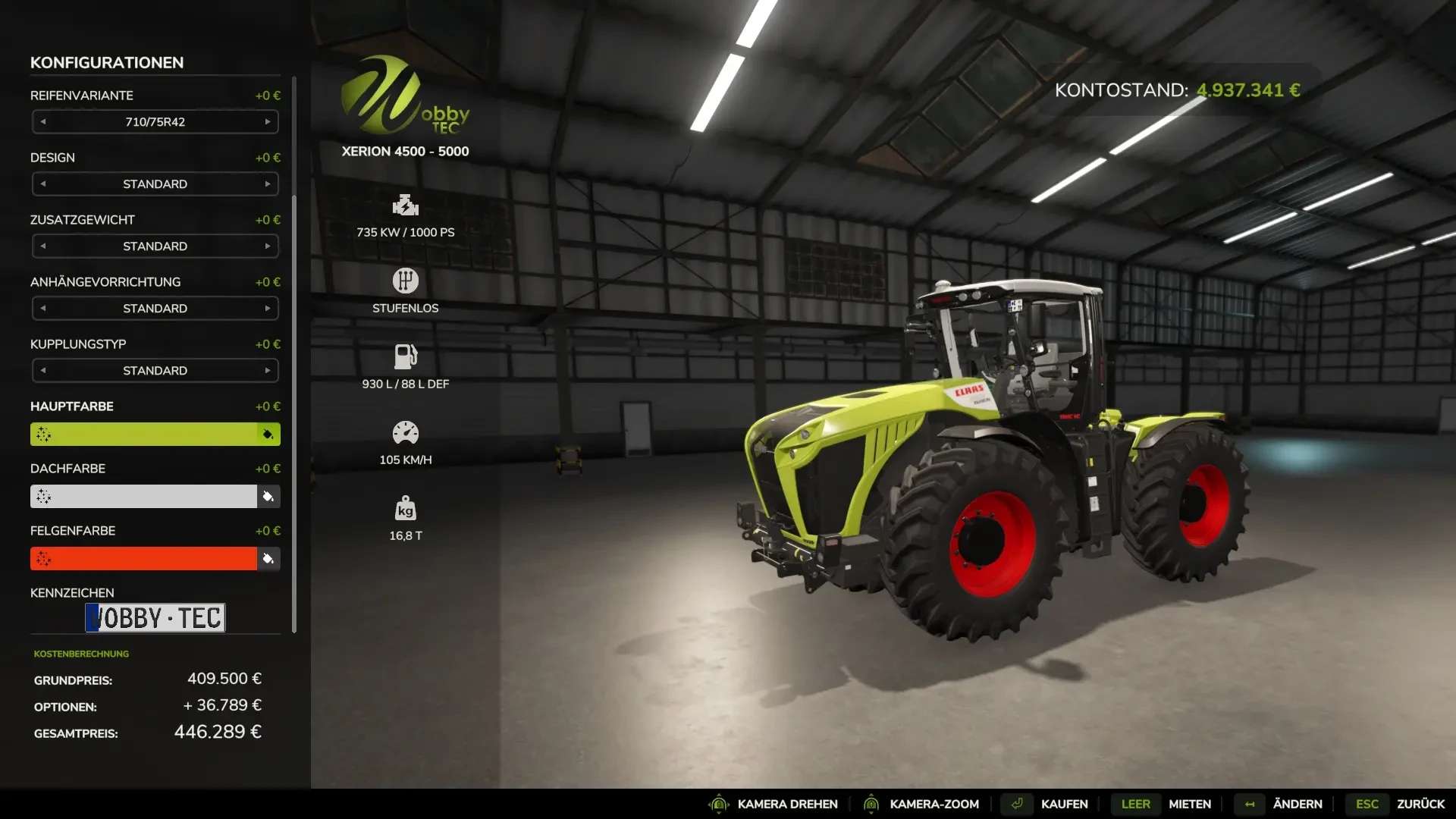Click the paint bucket beside Dachfarbe

pyautogui.click(x=268, y=497)
